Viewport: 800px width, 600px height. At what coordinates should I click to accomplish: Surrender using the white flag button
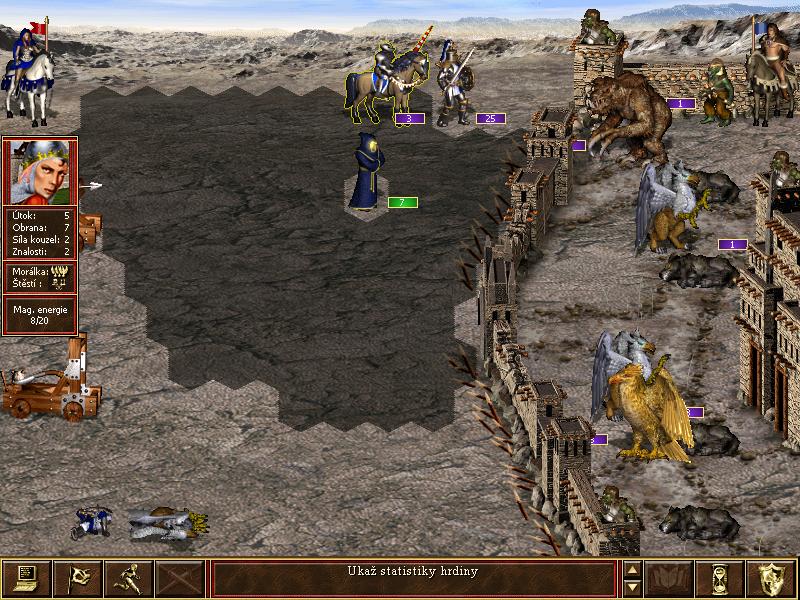77,578
